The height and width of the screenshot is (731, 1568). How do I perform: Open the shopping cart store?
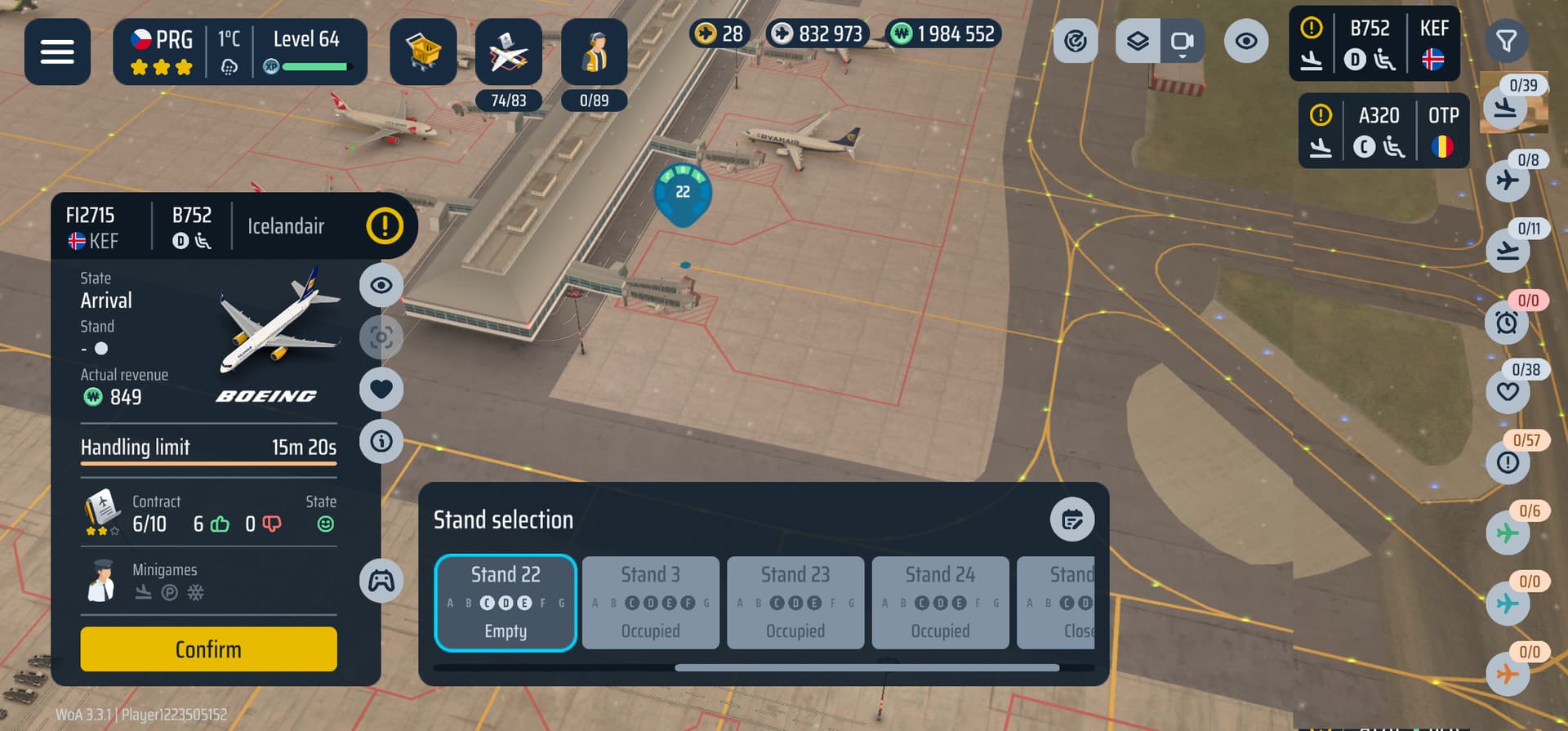(x=423, y=51)
